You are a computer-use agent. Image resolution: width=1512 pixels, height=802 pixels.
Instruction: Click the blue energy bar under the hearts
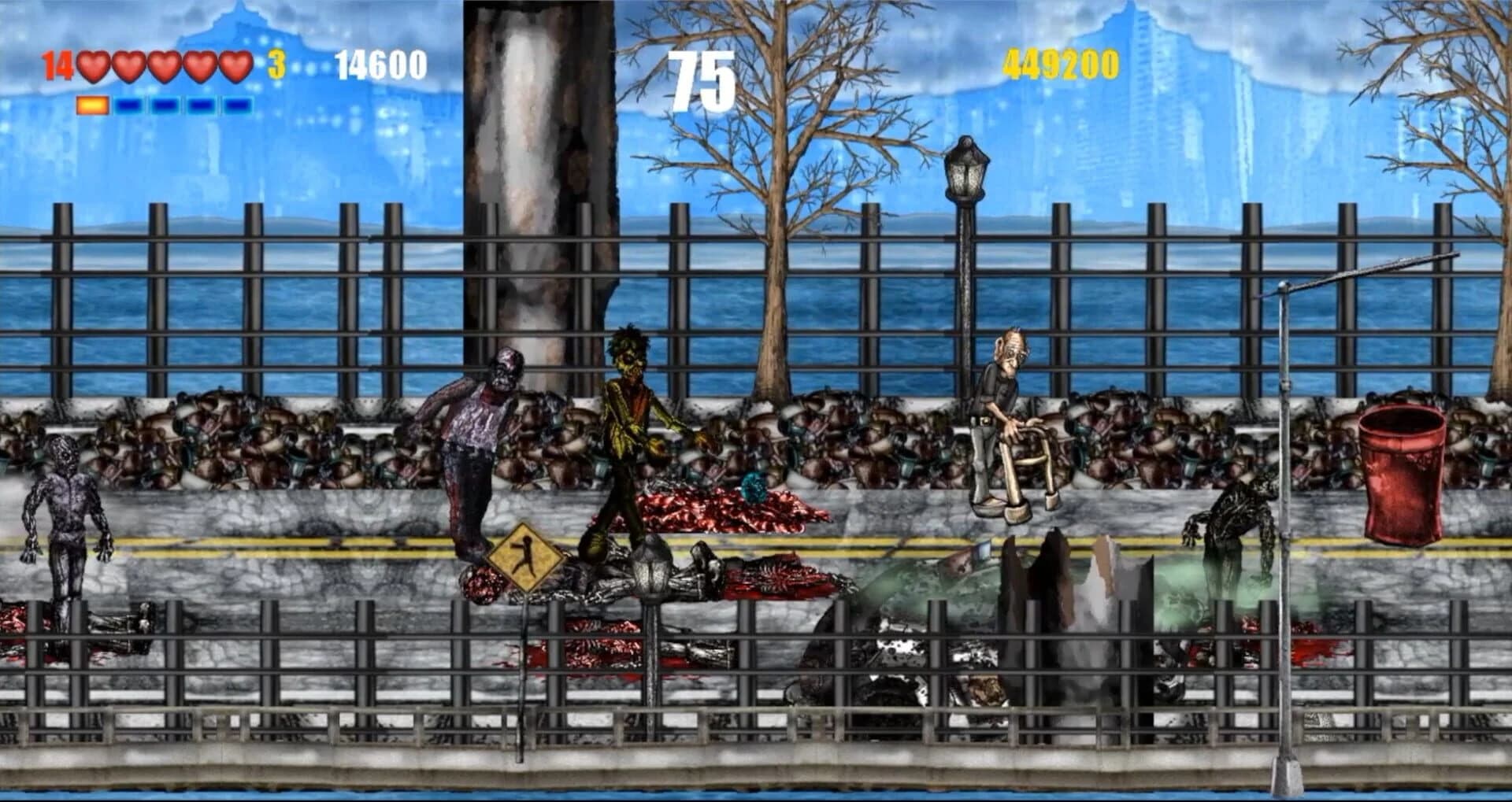pos(165,102)
